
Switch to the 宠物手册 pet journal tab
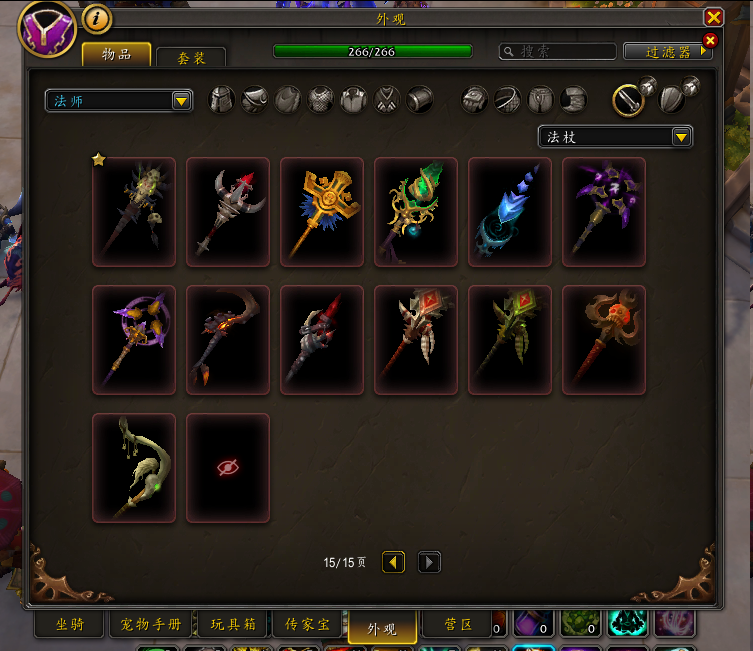point(151,625)
